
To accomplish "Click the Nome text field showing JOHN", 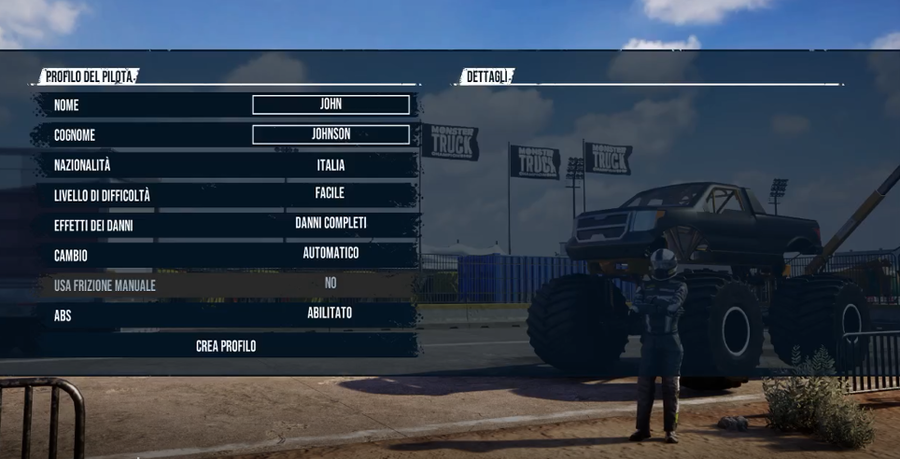I will (330, 105).
